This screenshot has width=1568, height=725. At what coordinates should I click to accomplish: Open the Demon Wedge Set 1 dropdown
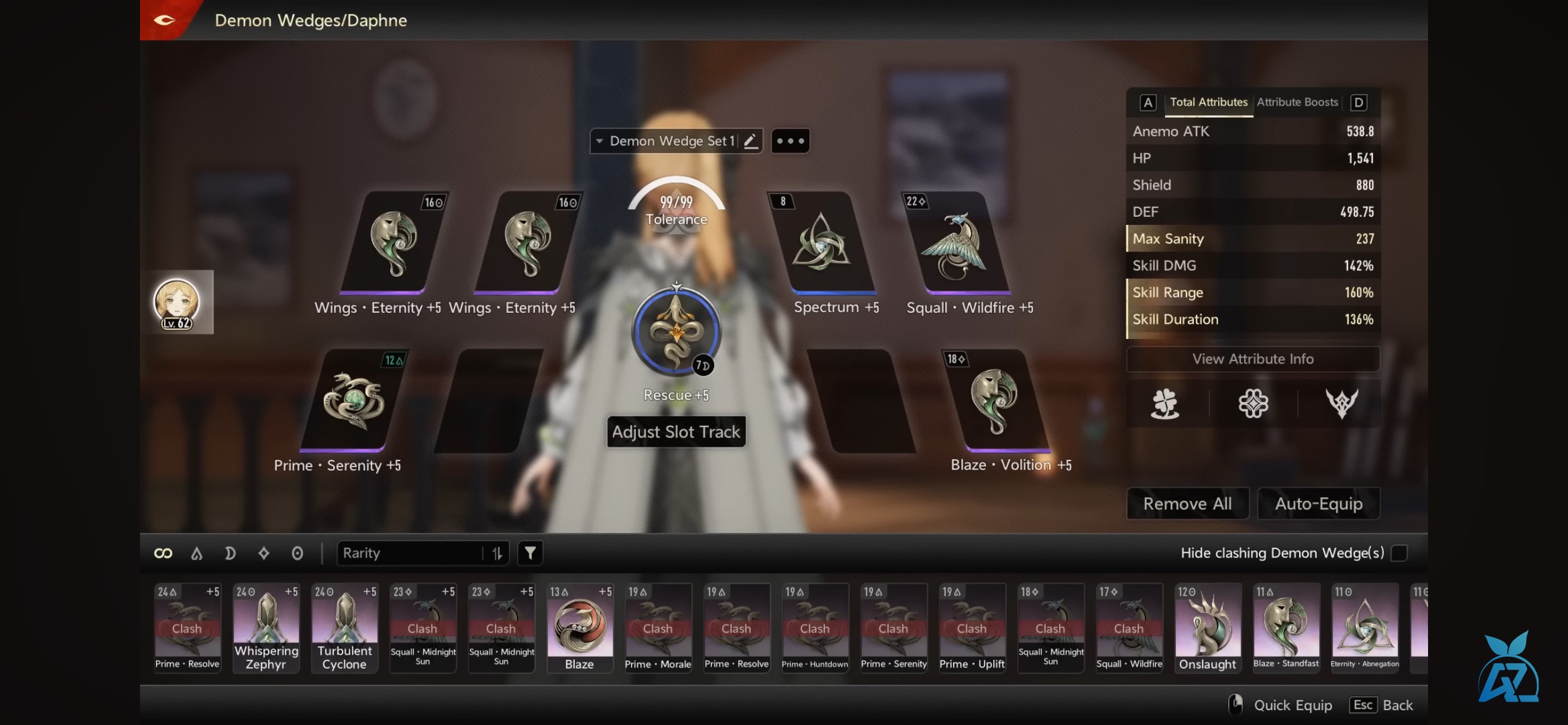click(666, 141)
